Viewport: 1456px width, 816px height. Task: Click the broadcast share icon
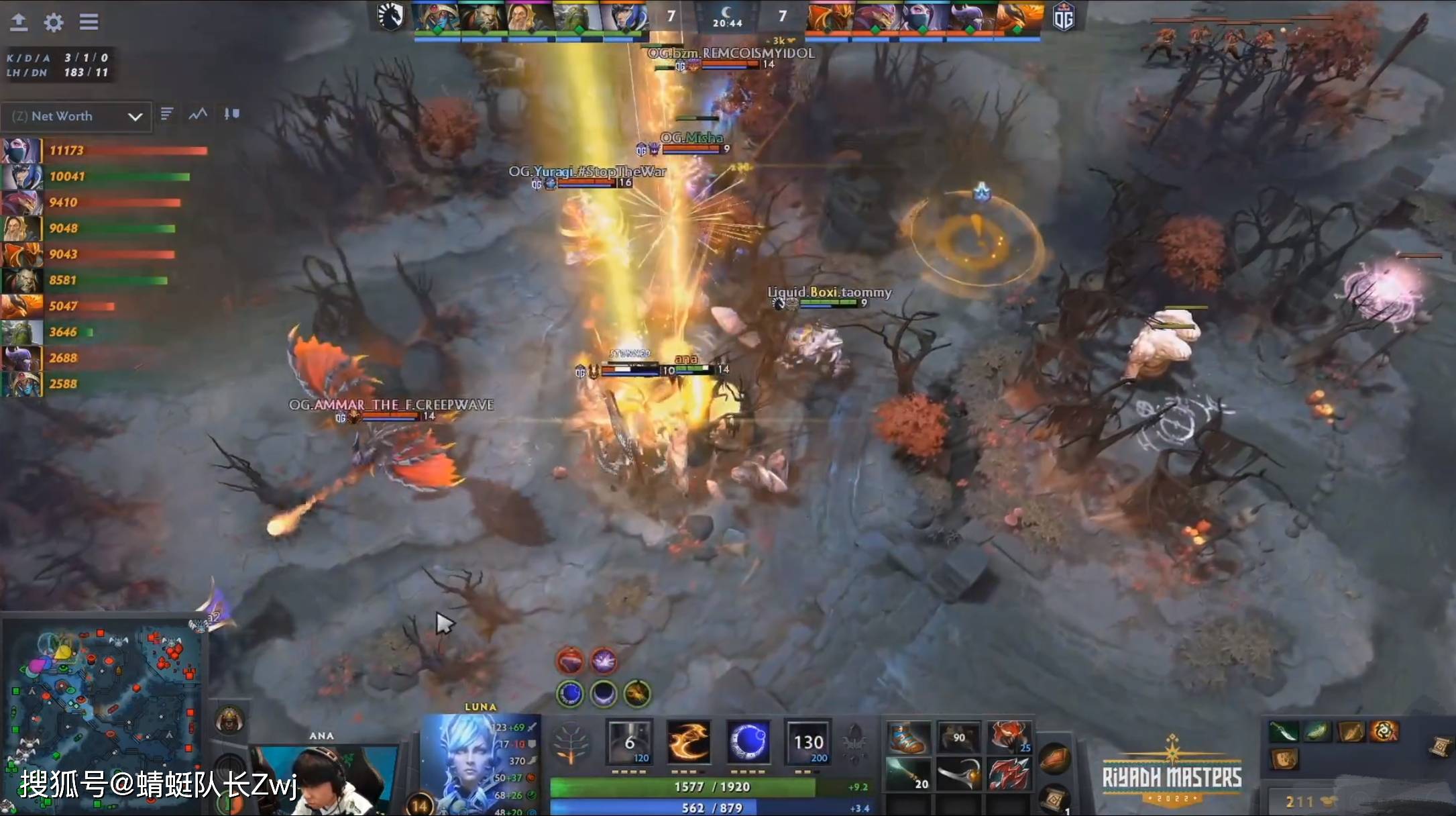19,22
